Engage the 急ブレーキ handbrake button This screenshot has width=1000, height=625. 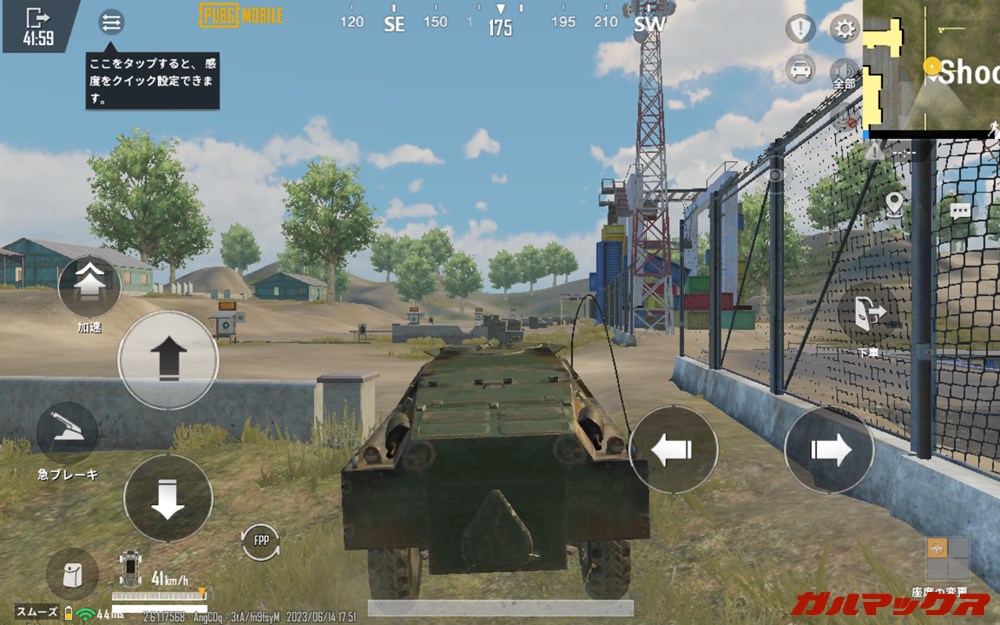click(x=67, y=432)
